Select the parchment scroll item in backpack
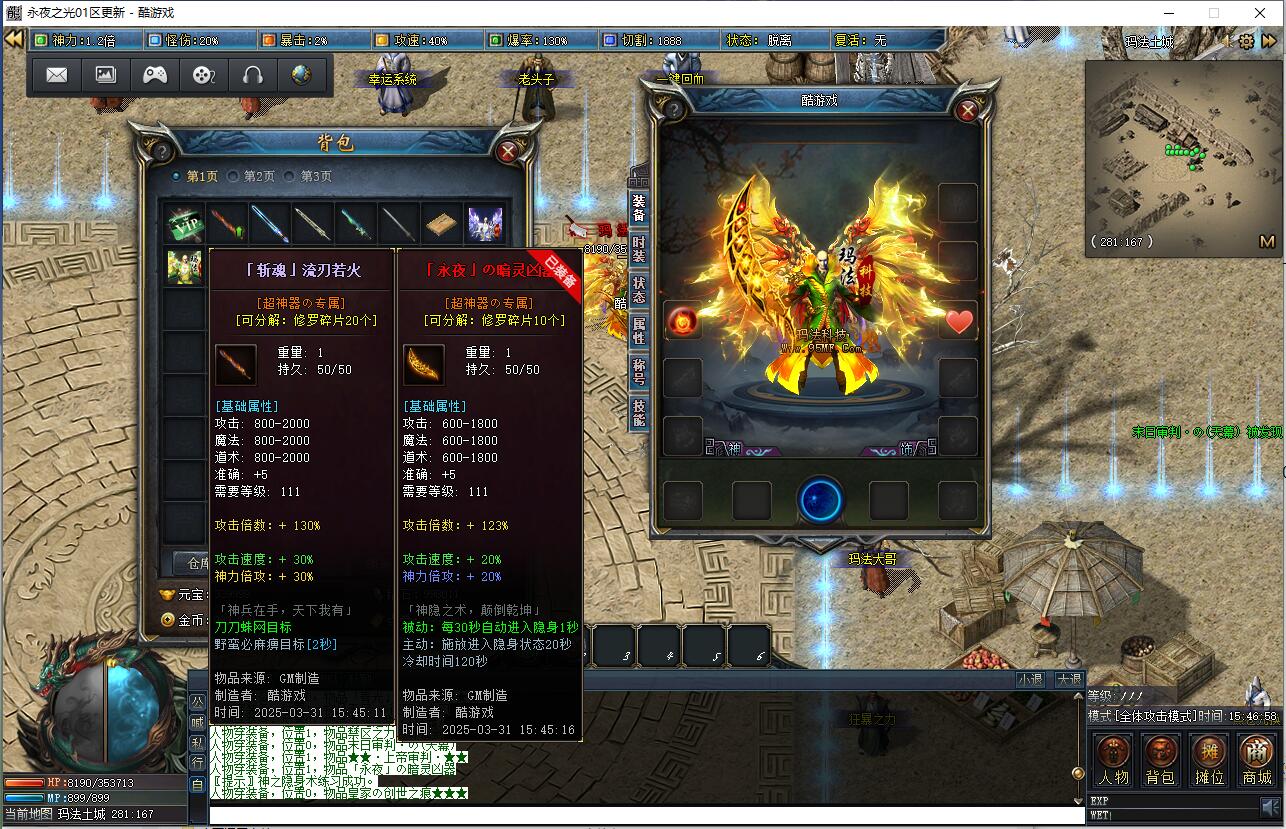The width and height of the screenshot is (1286, 829). [x=441, y=224]
